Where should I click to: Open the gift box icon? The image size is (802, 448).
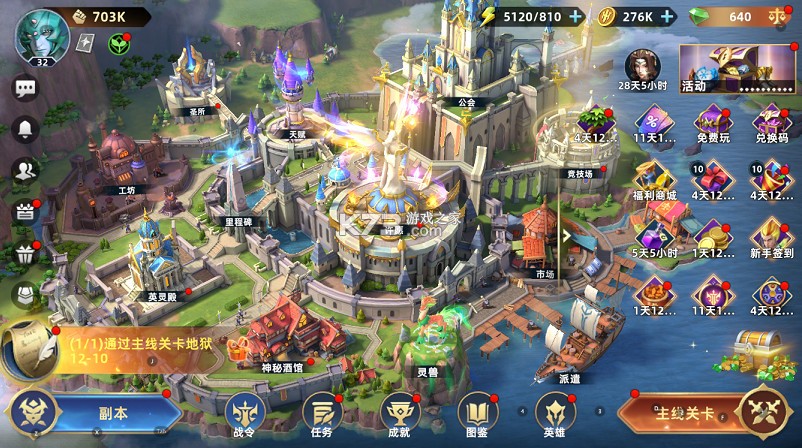click(x=25, y=254)
